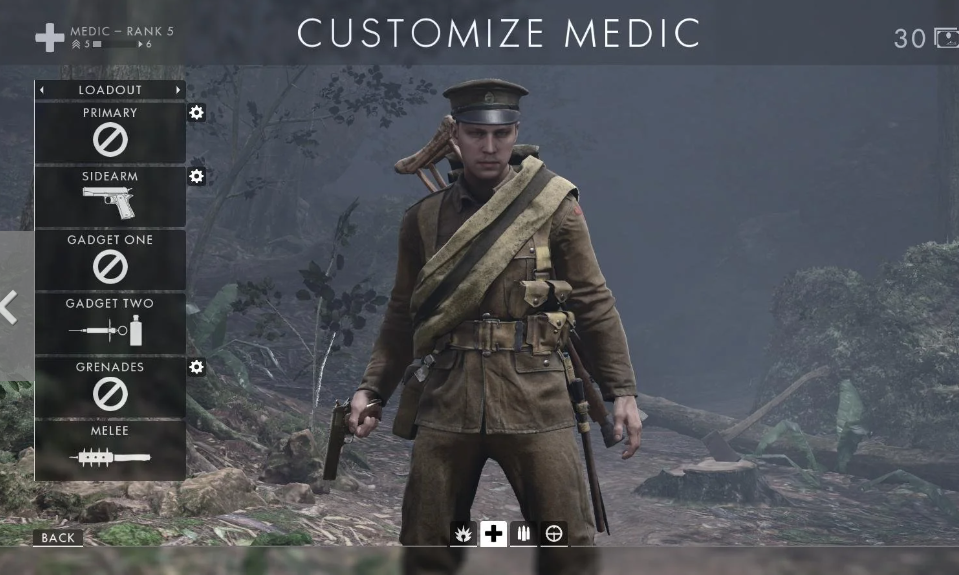Click the Back button
Screen dimensions: 959x575
[x=58, y=538]
